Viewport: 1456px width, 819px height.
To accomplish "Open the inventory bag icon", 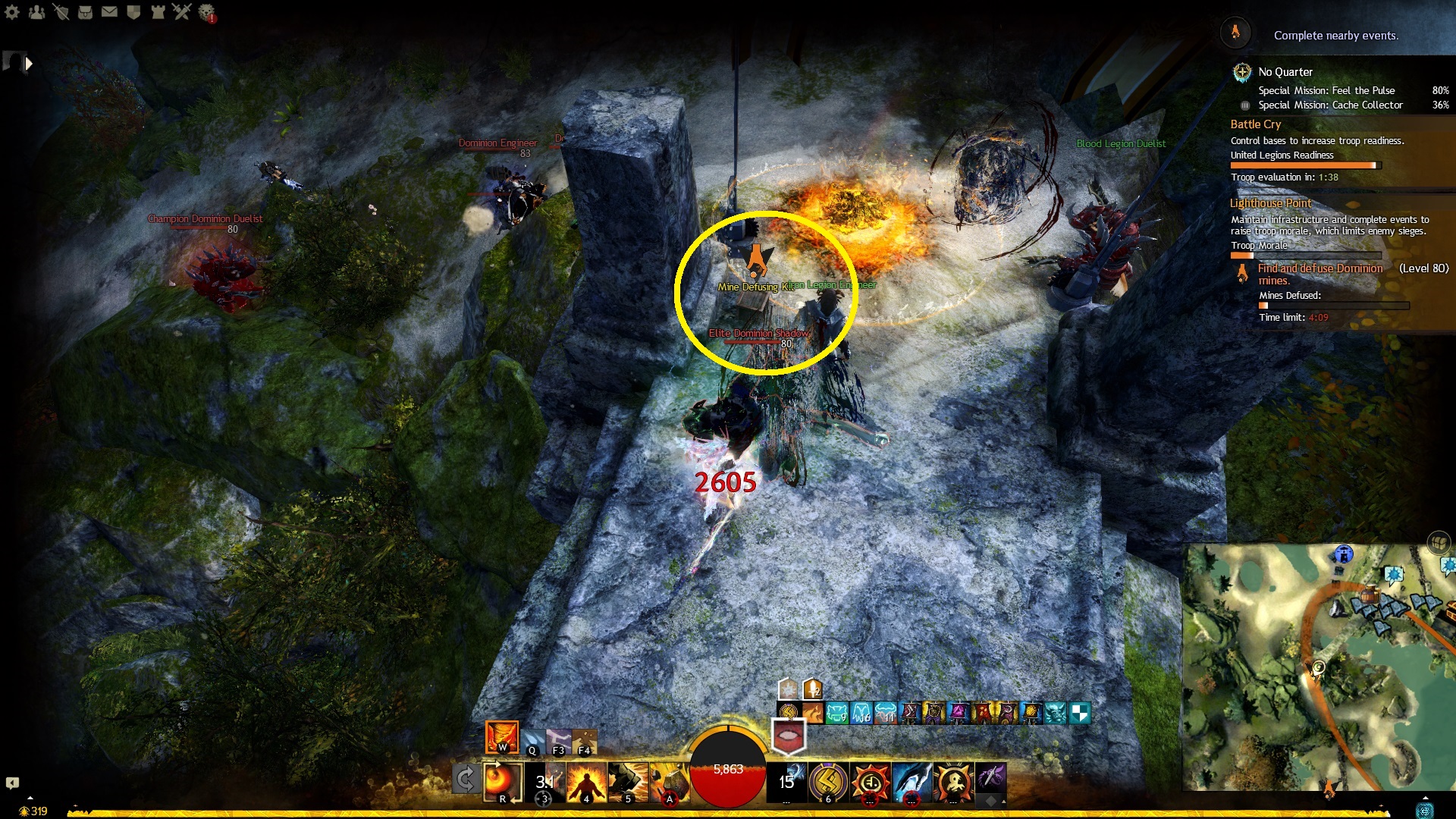I will tap(85, 12).
